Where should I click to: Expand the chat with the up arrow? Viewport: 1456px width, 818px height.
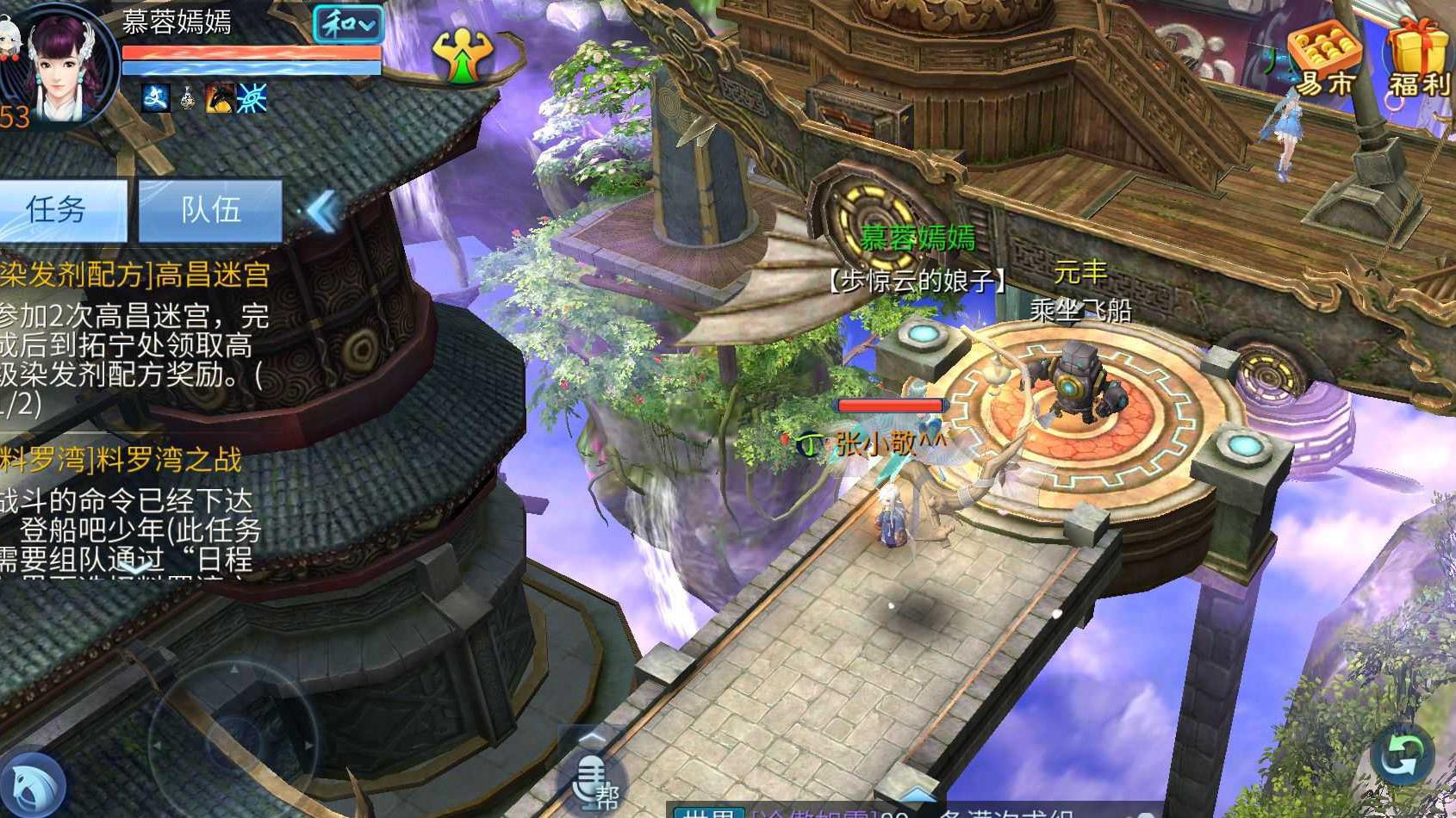click(x=917, y=790)
